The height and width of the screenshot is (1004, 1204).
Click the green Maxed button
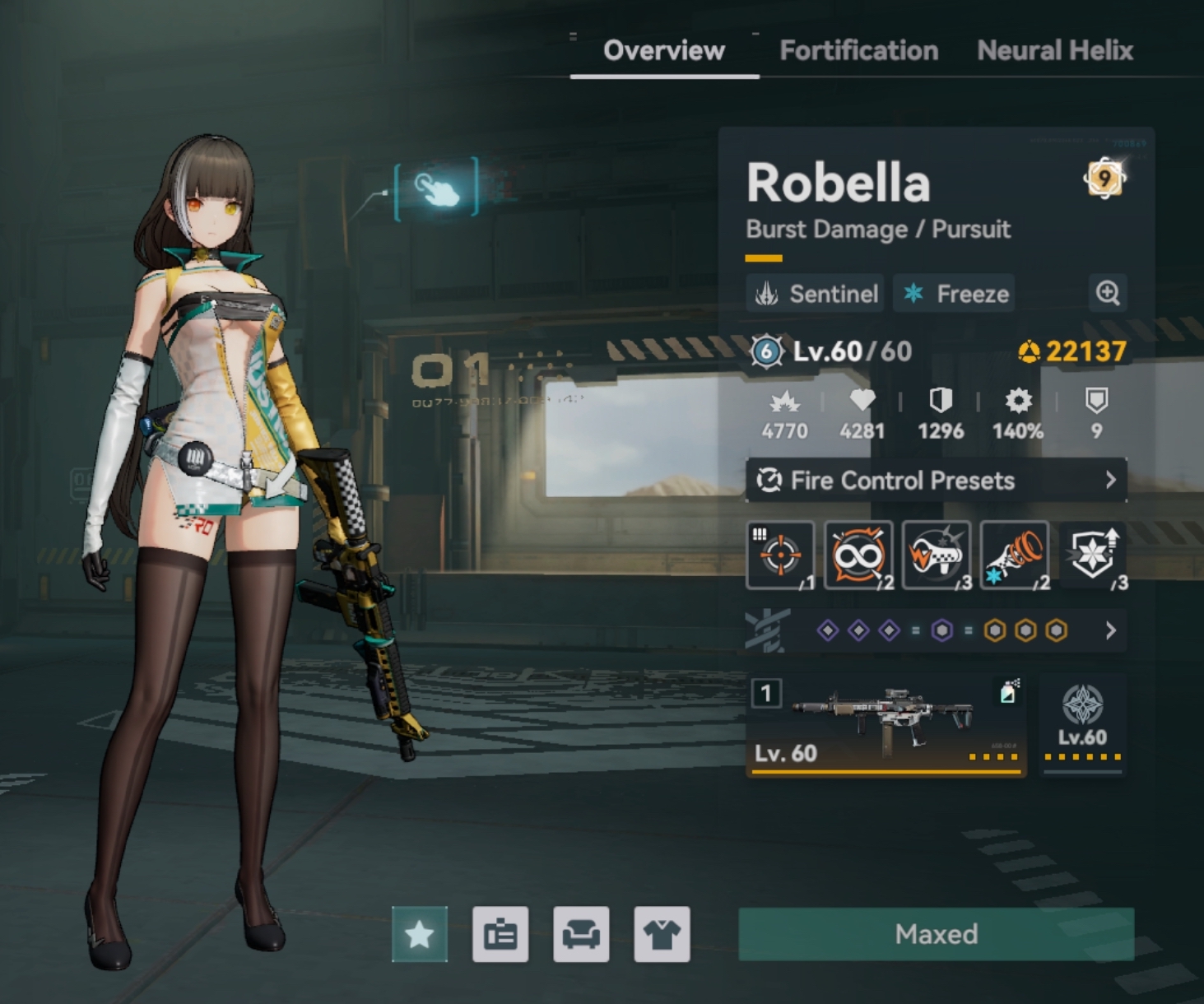[x=936, y=934]
